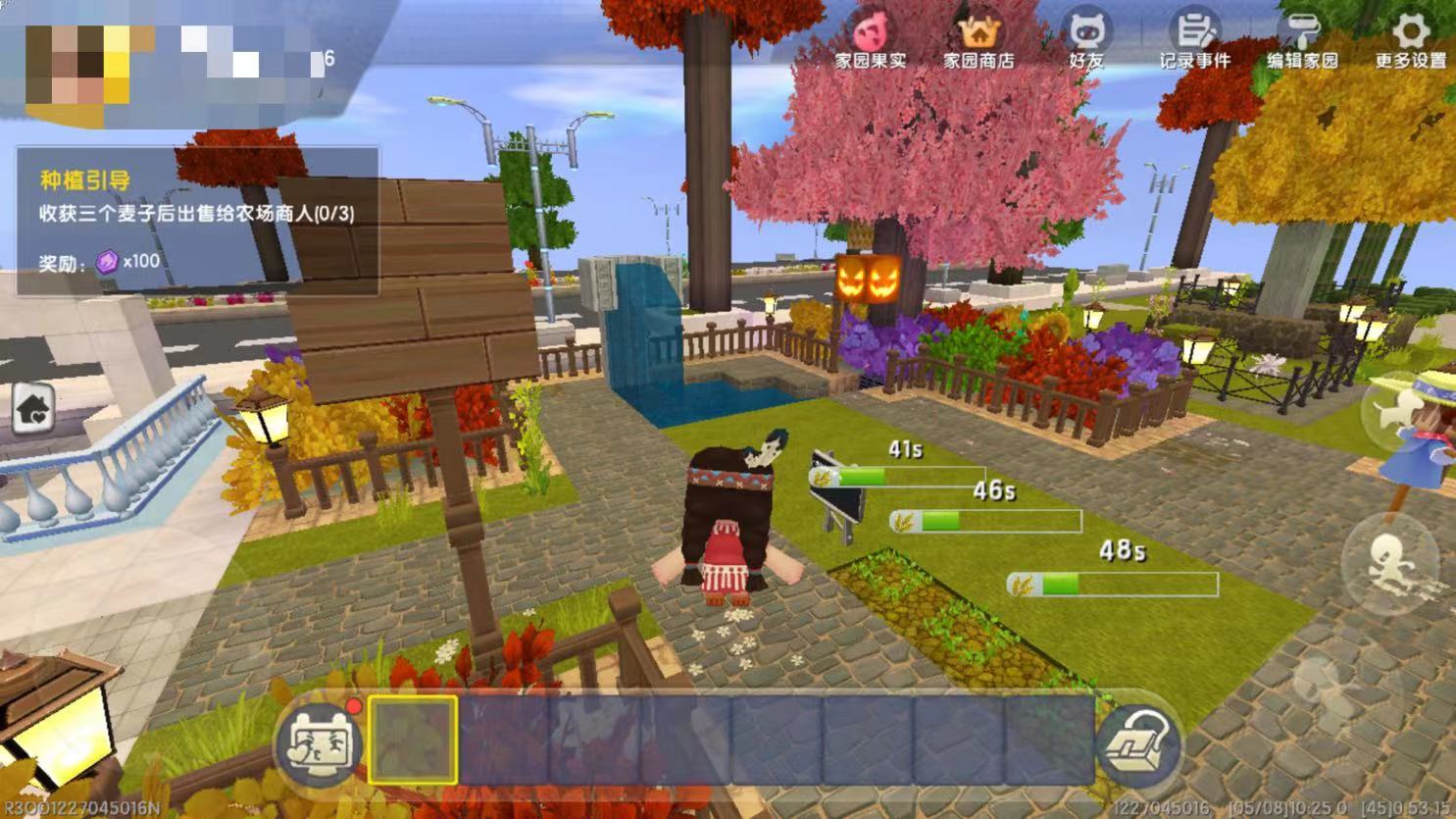The width and height of the screenshot is (1456, 819).
Task: Click the 种植引导 quest tracker panel
Action: coord(197,221)
